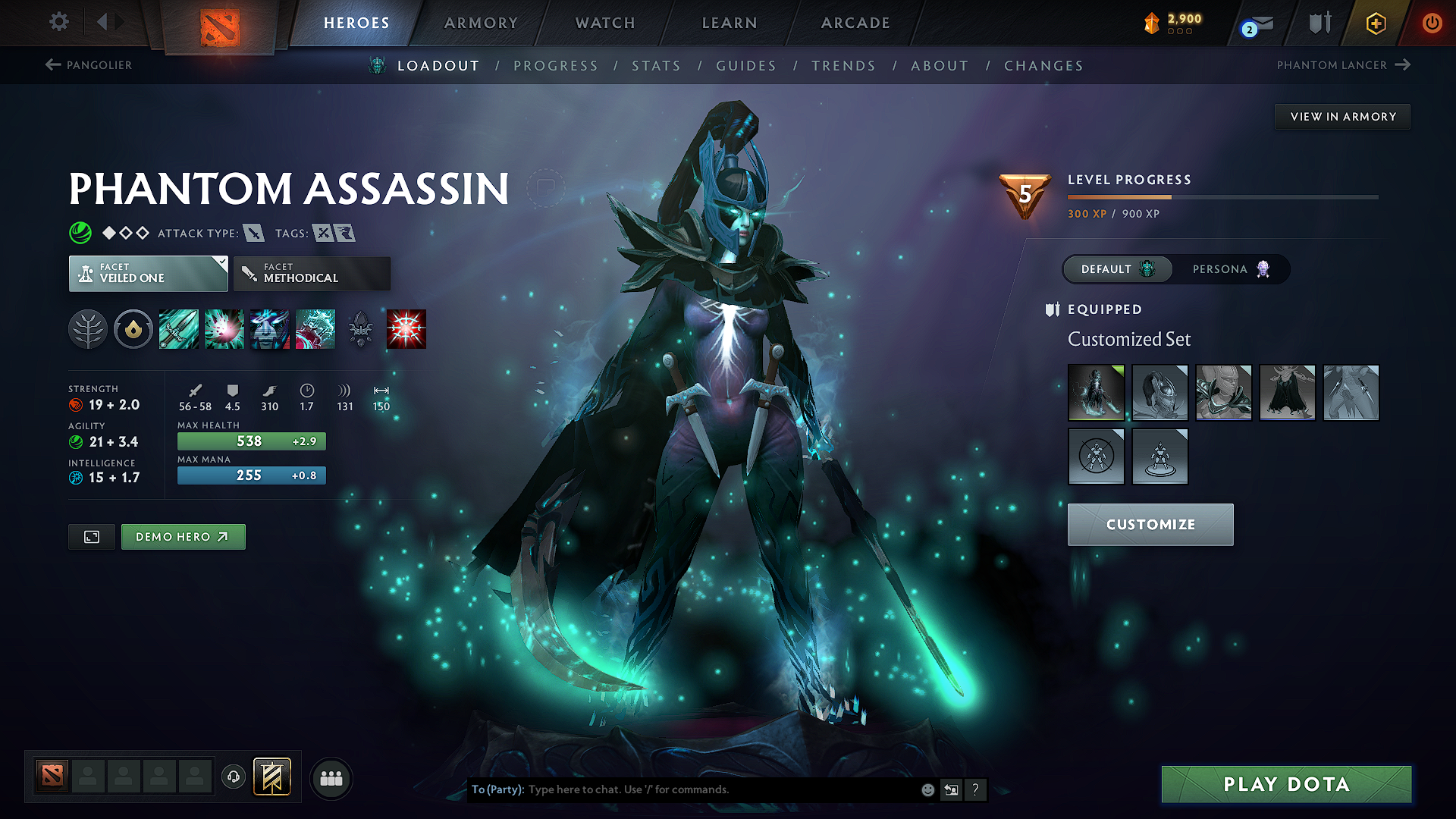Select the METHODICAL facet
Viewport: 1456px width, 819px height.
point(311,273)
